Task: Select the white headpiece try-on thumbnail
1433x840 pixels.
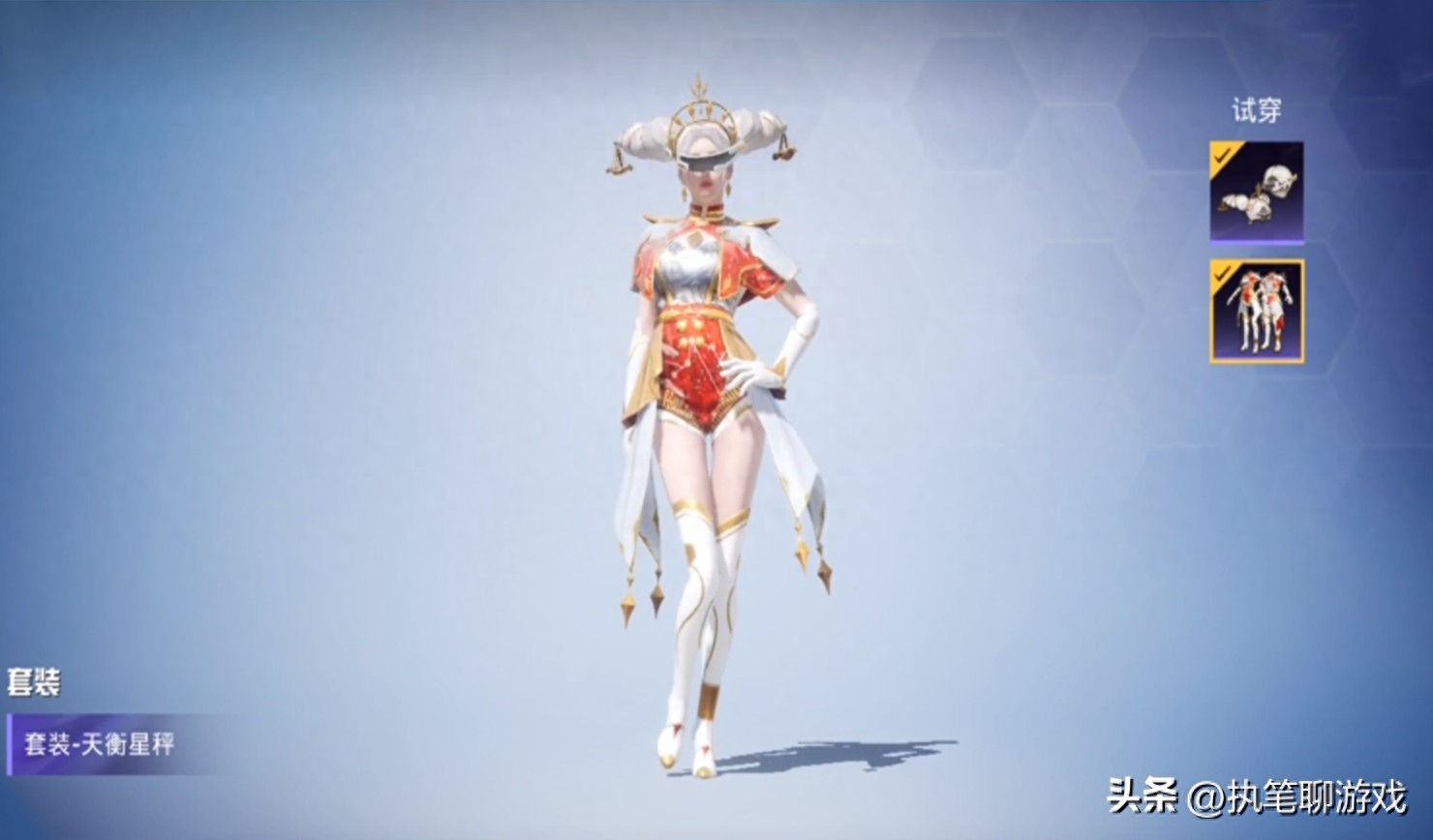Action: pos(1256,192)
